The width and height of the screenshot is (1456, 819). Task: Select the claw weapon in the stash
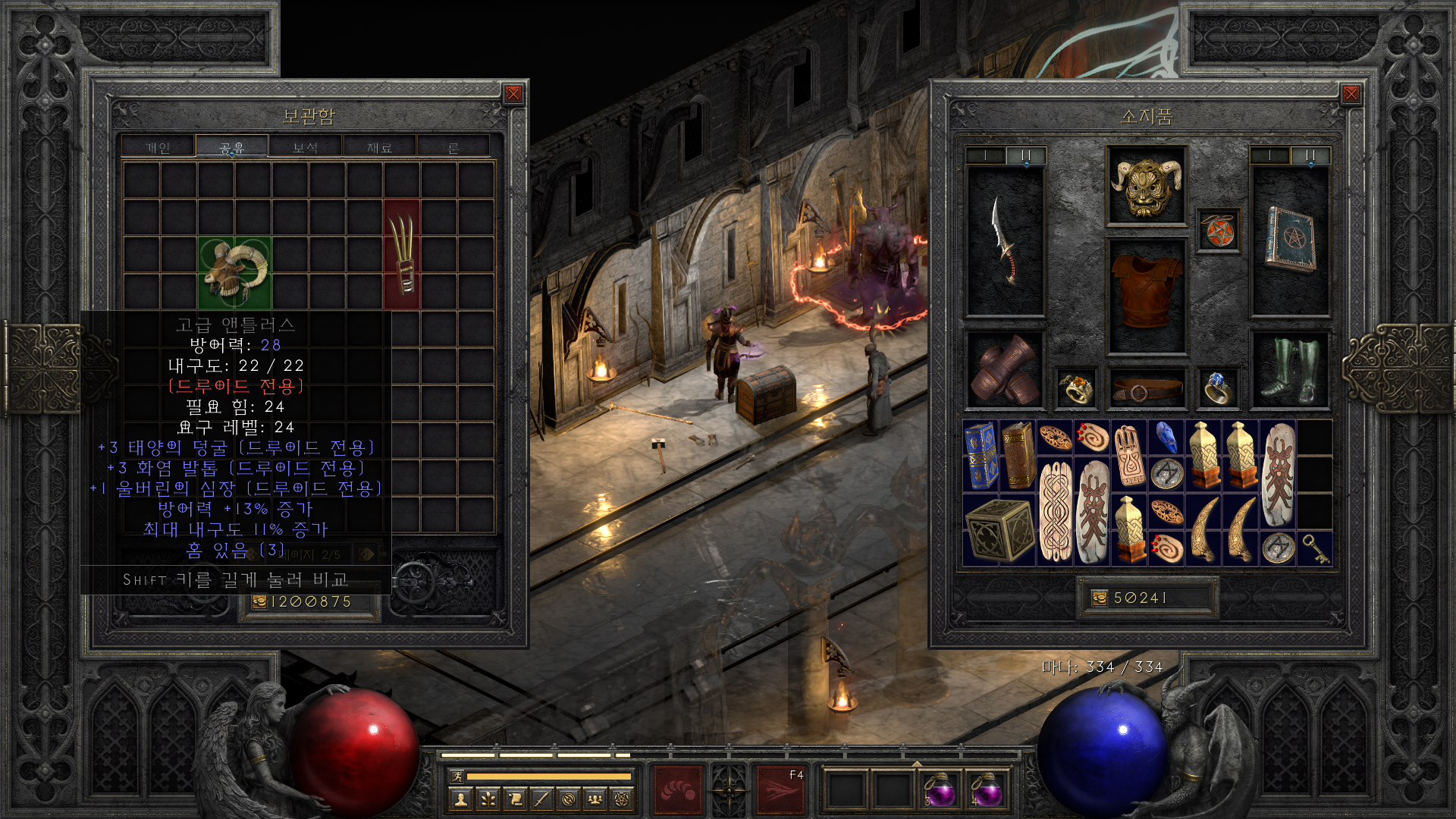(x=401, y=254)
